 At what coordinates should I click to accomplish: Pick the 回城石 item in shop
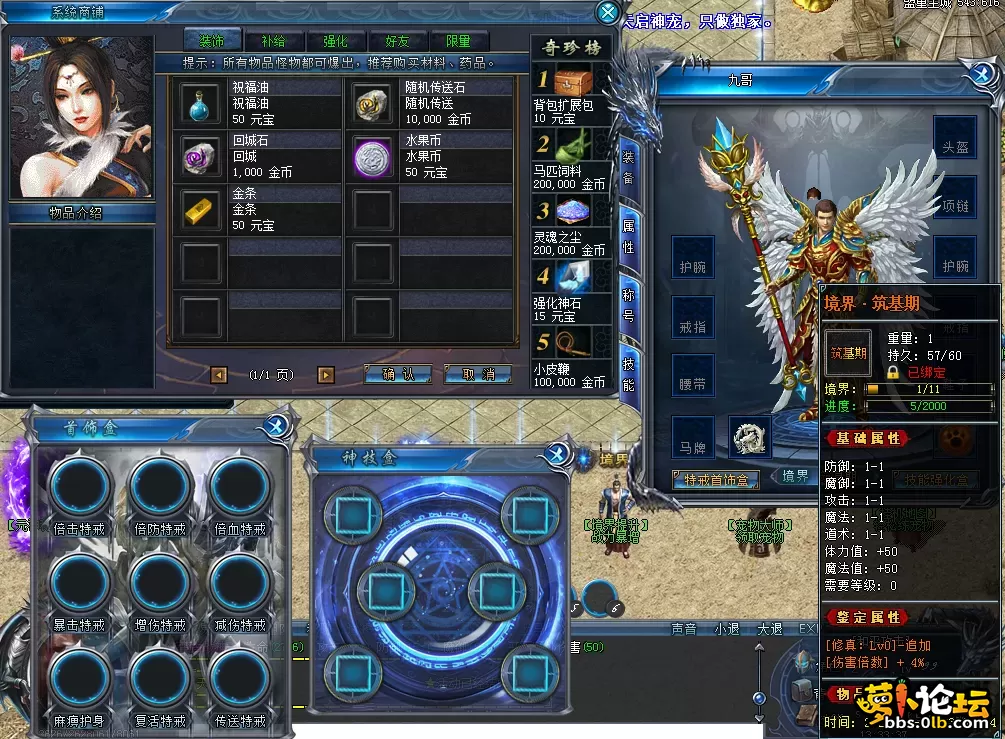[198, 156]
